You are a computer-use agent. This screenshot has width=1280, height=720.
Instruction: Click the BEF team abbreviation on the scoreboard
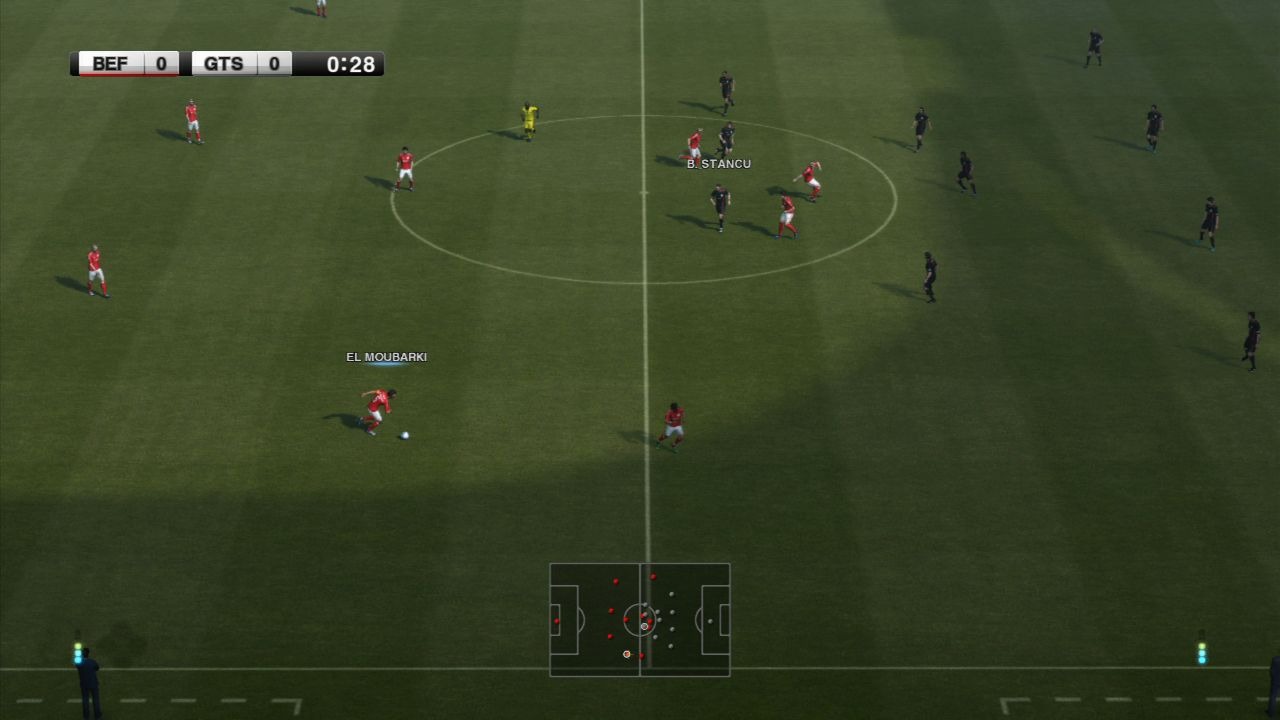pyautogui.click(x=110, y=63)
